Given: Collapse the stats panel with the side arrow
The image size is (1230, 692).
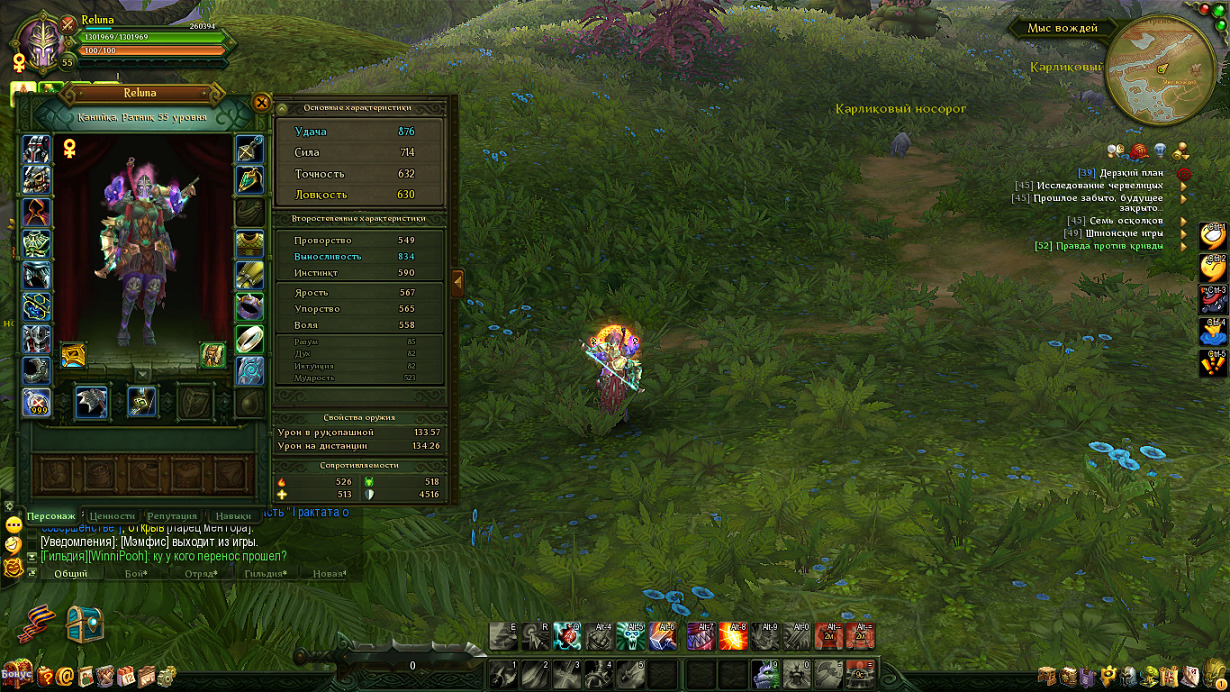Looking at the screenshot, I should point(457,282).
